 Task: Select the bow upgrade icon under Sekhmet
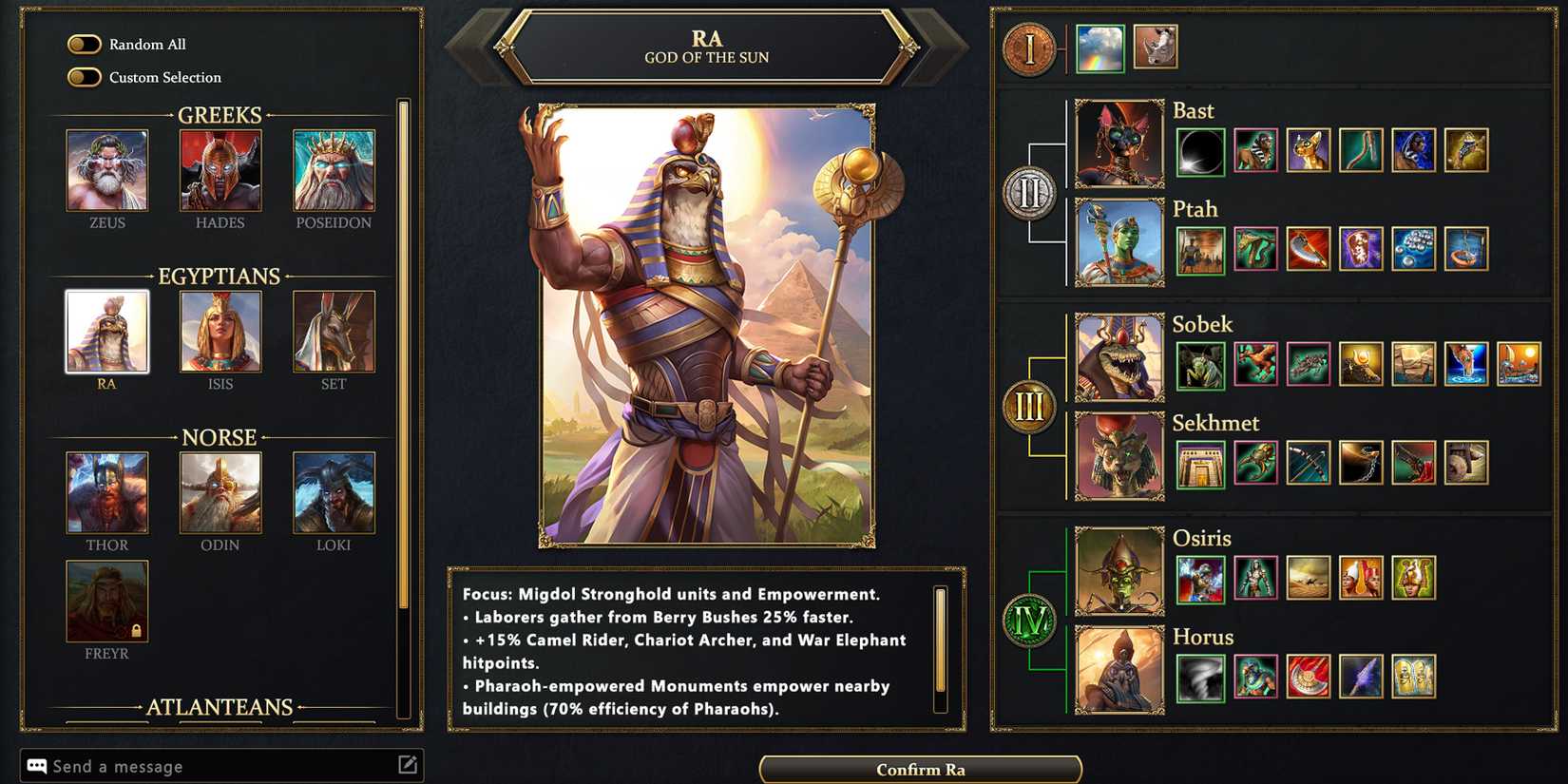pyautogui.click(x=1310, y=462)
